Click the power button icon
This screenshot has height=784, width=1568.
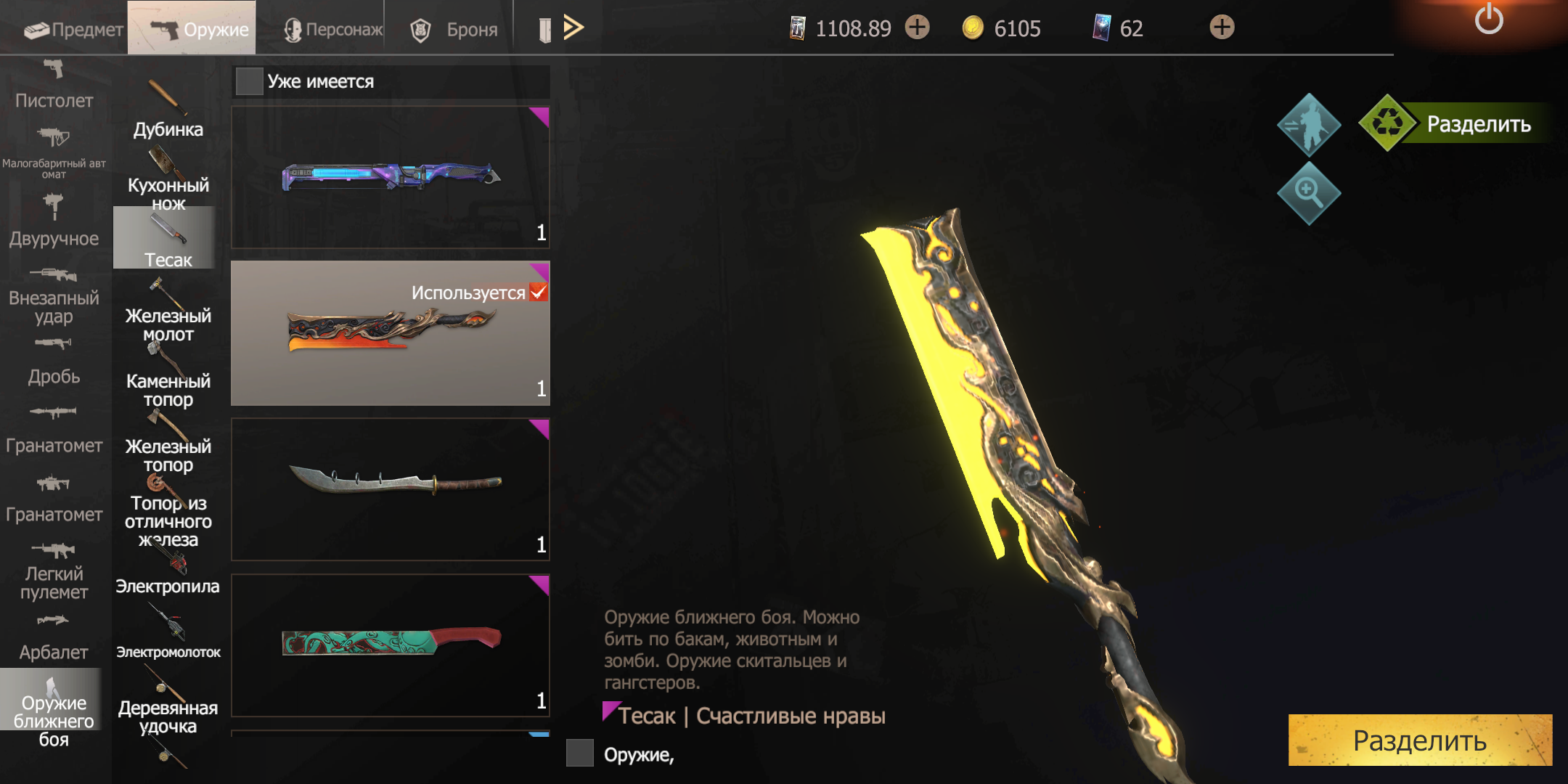coord(1488,20)
